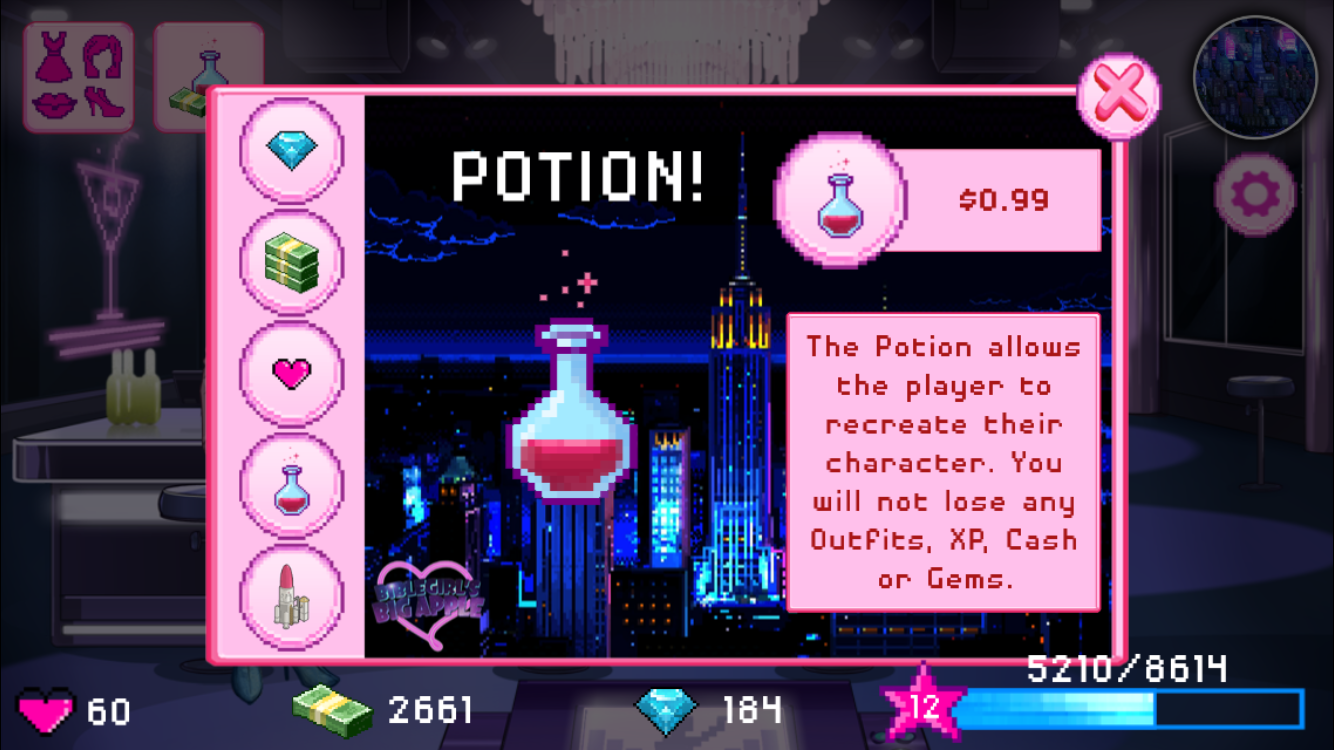Open the cash stack shop tab

click(x=291, y=262)
